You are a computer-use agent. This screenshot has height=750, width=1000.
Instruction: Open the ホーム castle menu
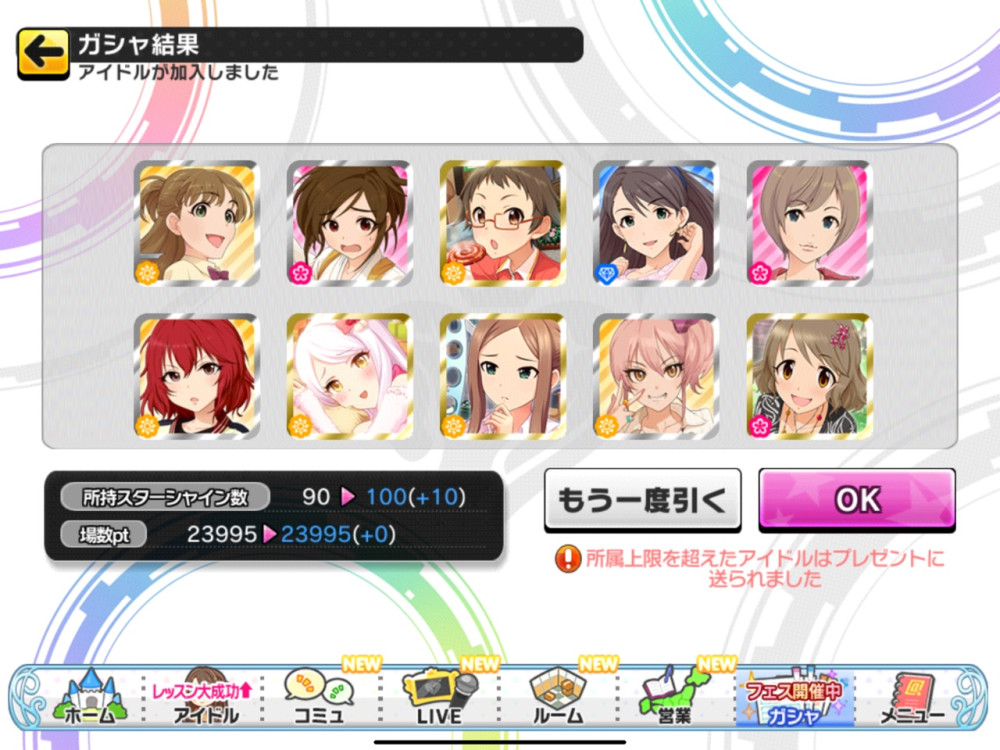[x=90, y=695]
